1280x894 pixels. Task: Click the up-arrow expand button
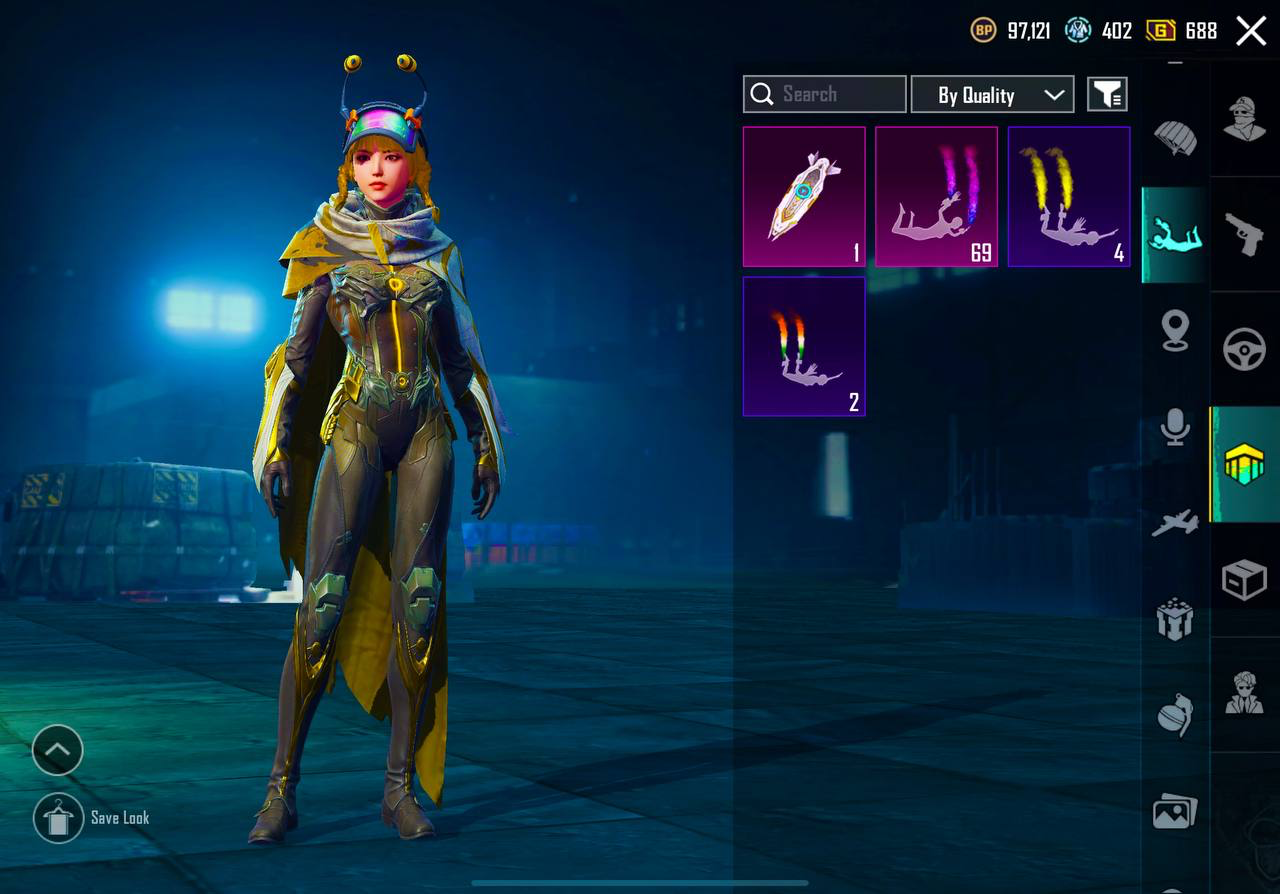58,750
